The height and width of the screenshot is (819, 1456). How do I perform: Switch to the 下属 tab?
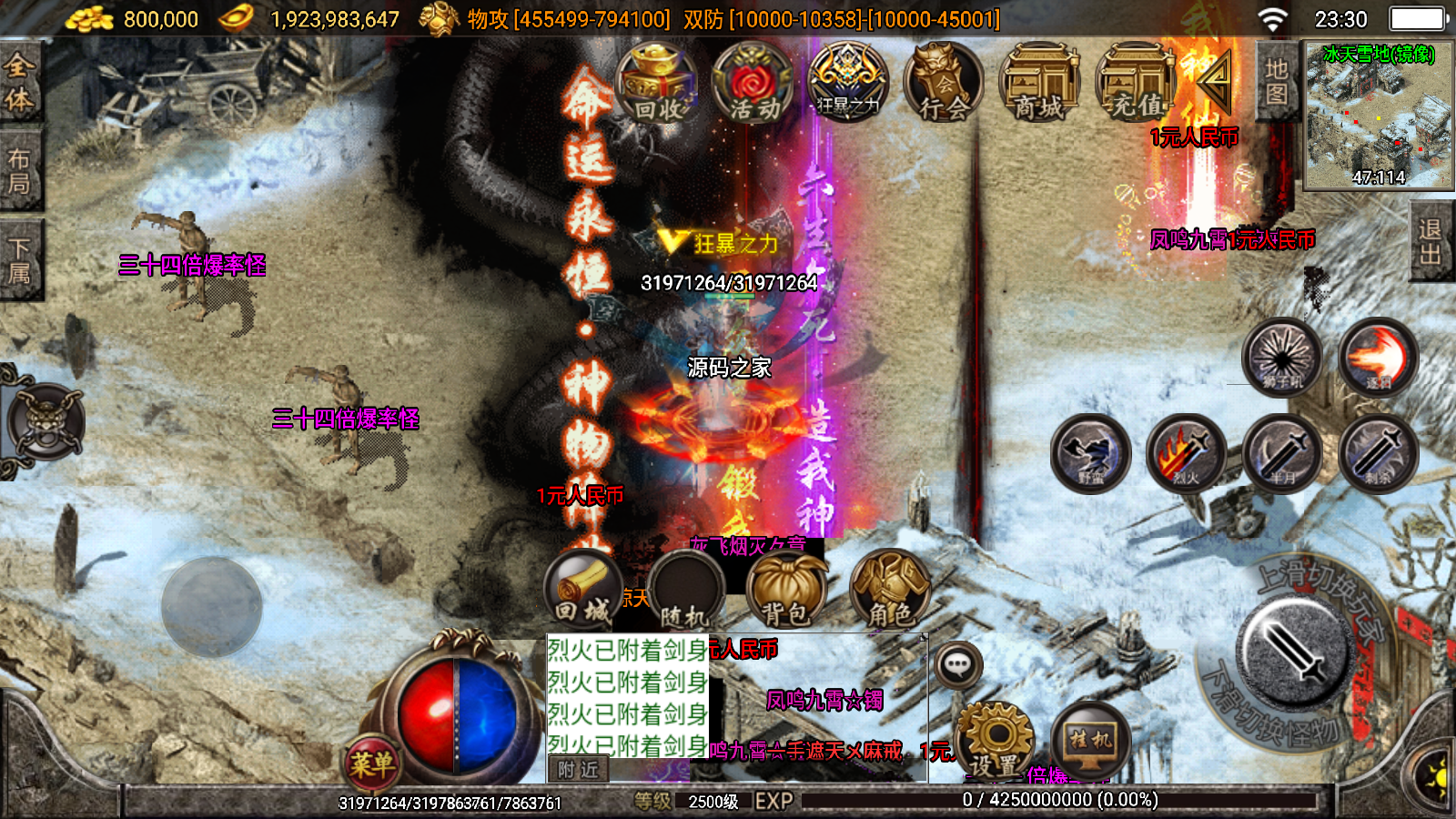click(20, 260)
